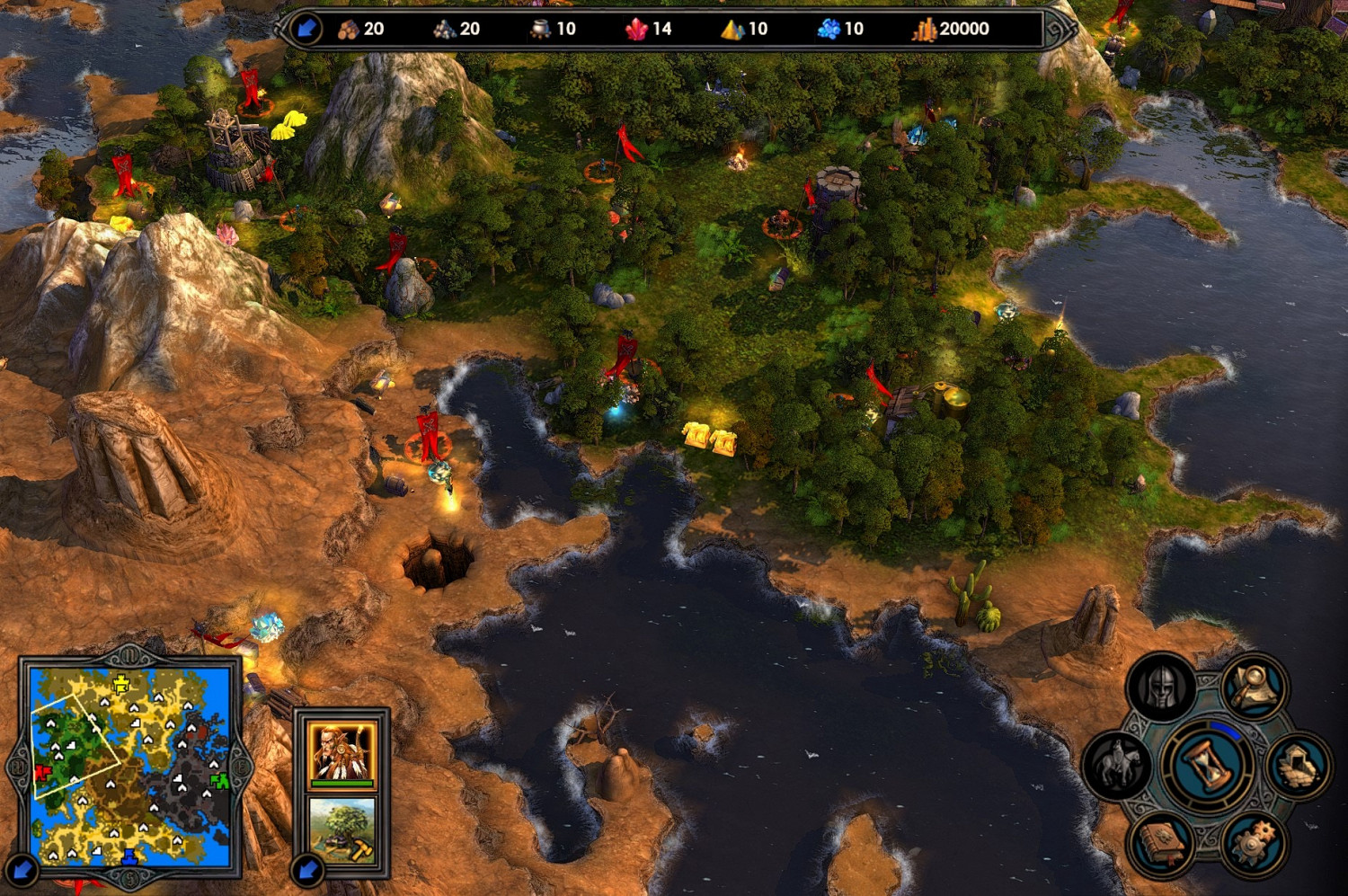Collapse the hero panel with its blue arrow
The image size is (1348, 896).
307,869
